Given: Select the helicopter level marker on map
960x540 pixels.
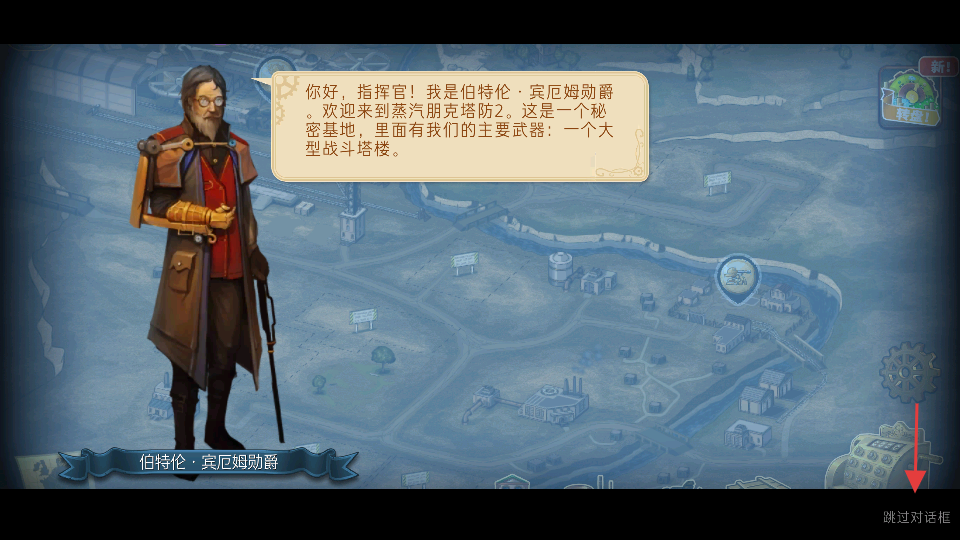Looking at the screenshot, I should [x=738, y=277].
